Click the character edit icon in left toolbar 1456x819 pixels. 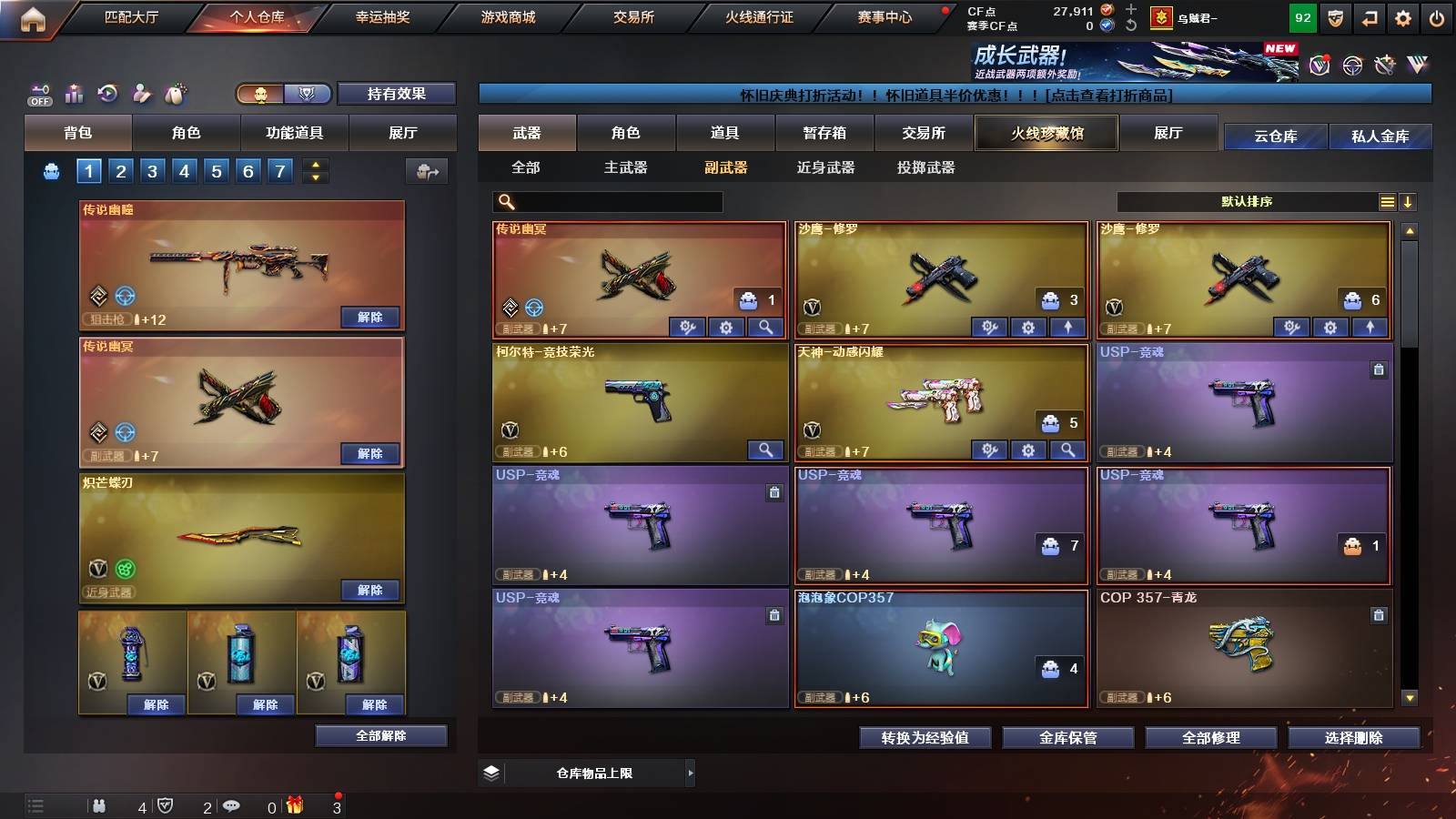(x=141, y=93)
